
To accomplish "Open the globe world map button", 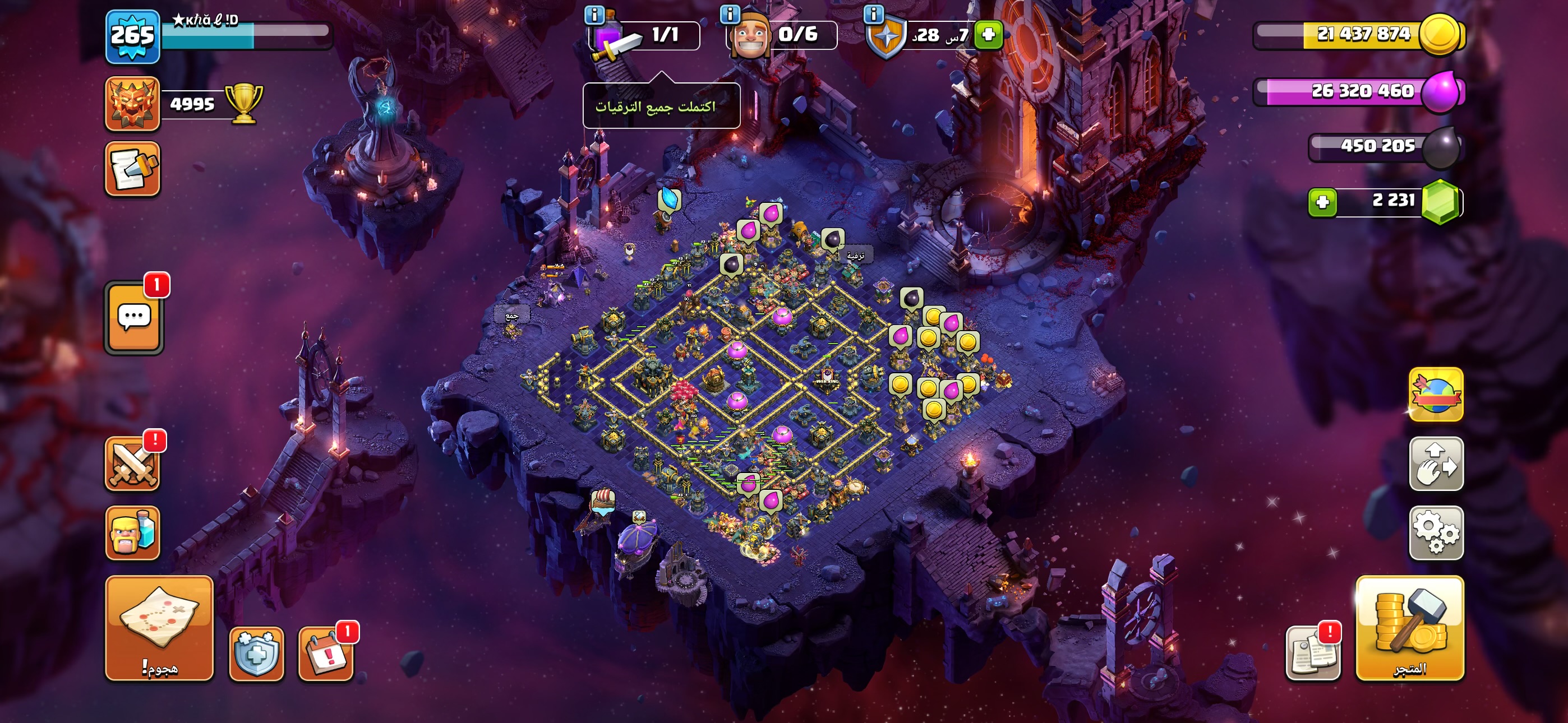I will coord(1436,395).
